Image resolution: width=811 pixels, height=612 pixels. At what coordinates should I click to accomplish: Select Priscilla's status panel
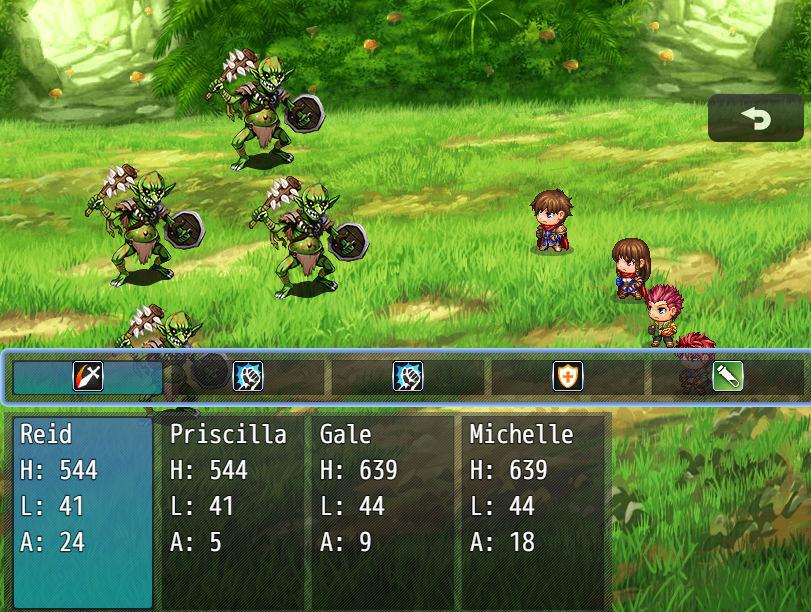coord(232,511)
